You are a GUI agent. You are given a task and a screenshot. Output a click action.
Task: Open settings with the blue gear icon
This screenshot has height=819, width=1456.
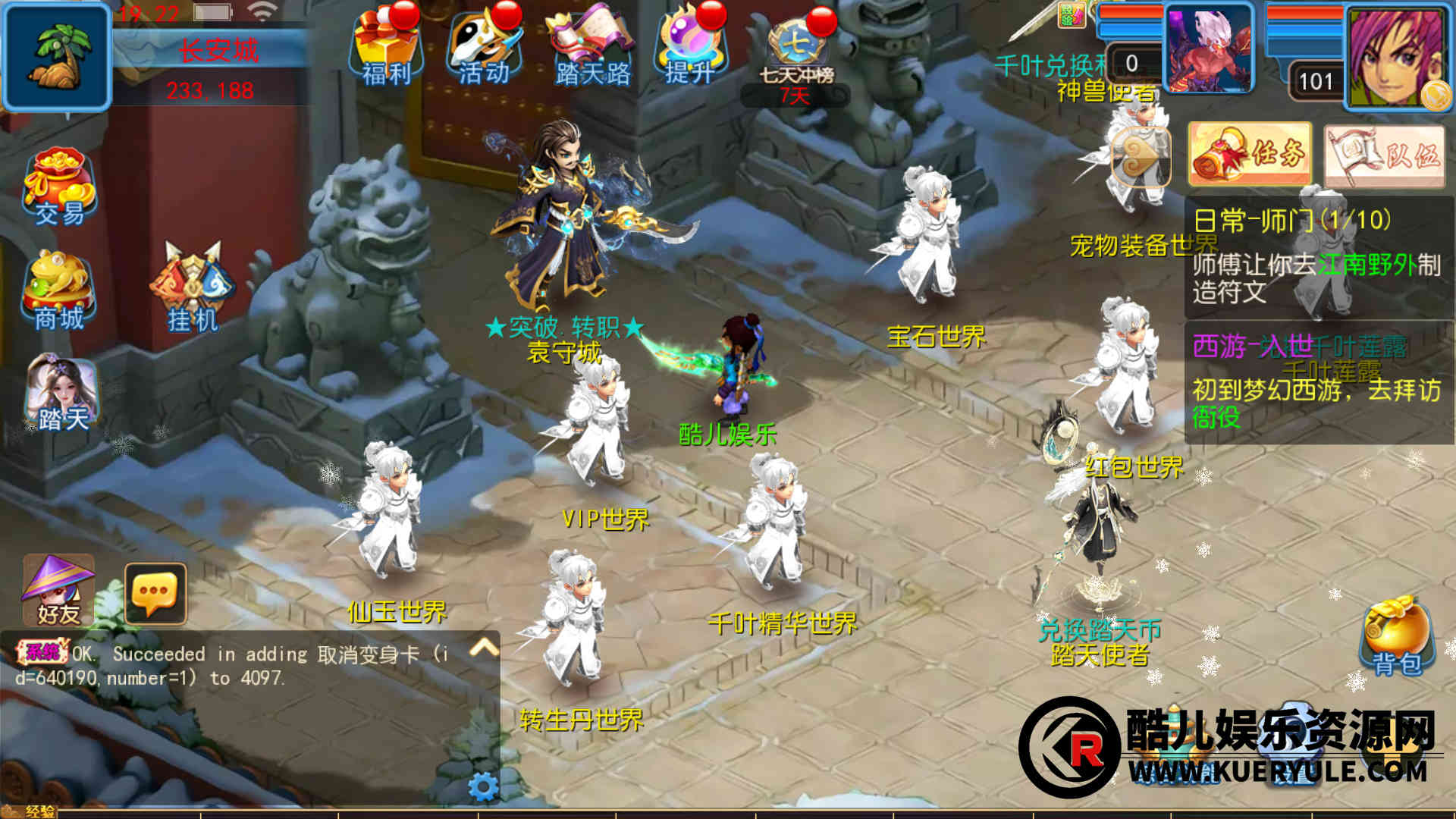tap(483, 786)
